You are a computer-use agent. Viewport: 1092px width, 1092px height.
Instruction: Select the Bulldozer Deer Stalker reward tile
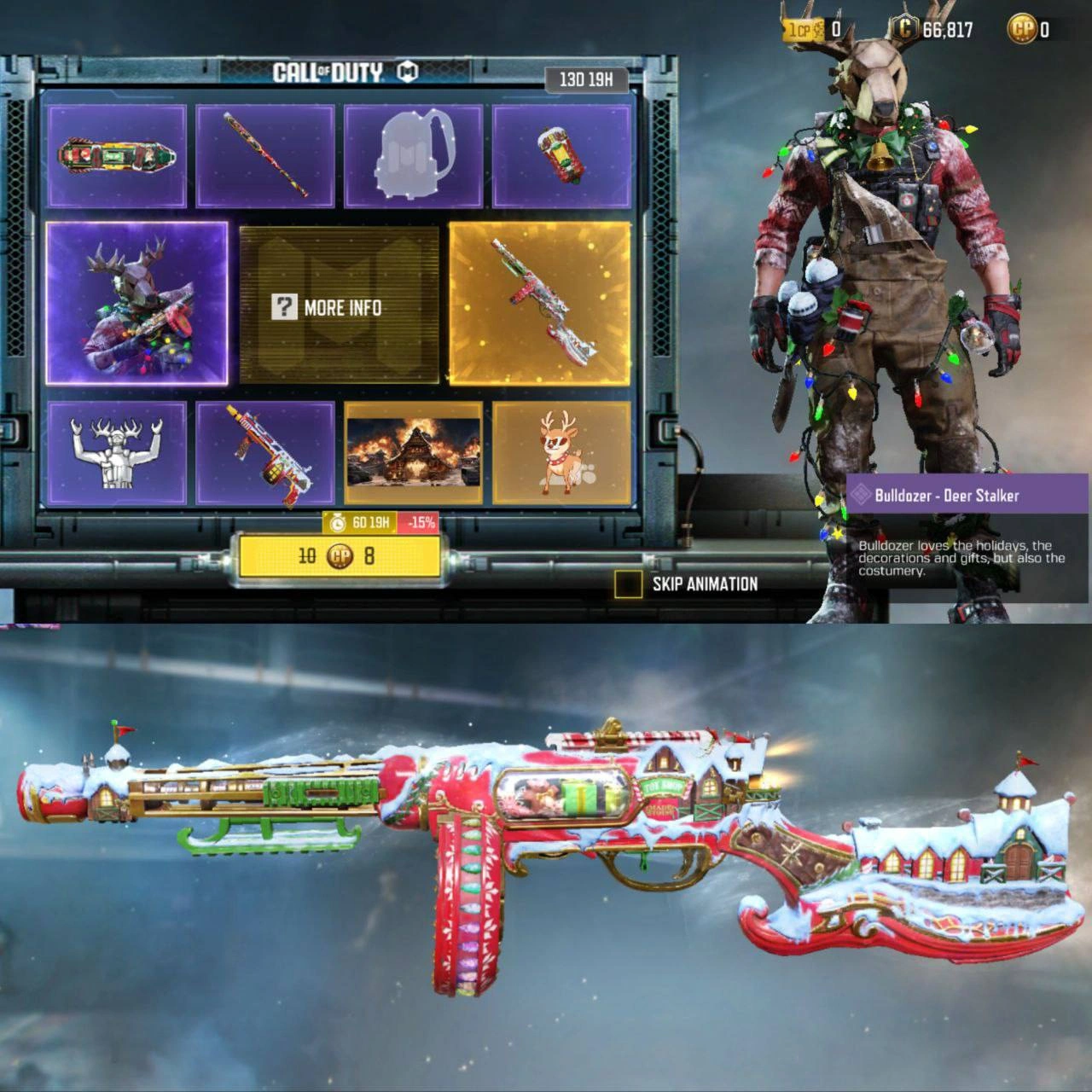point(136,303)
